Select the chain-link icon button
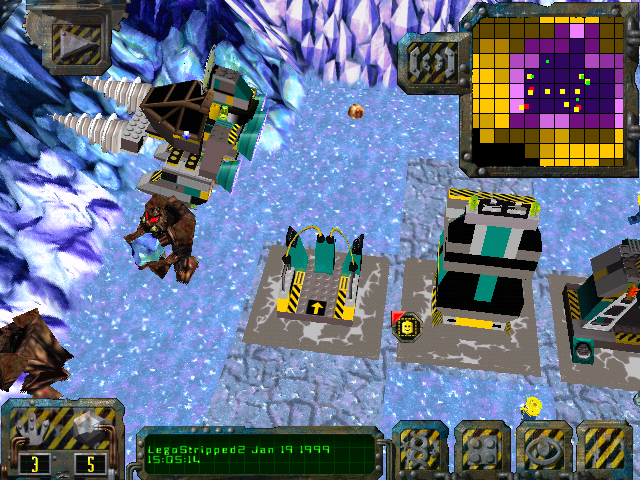 (x=419, y=449)
